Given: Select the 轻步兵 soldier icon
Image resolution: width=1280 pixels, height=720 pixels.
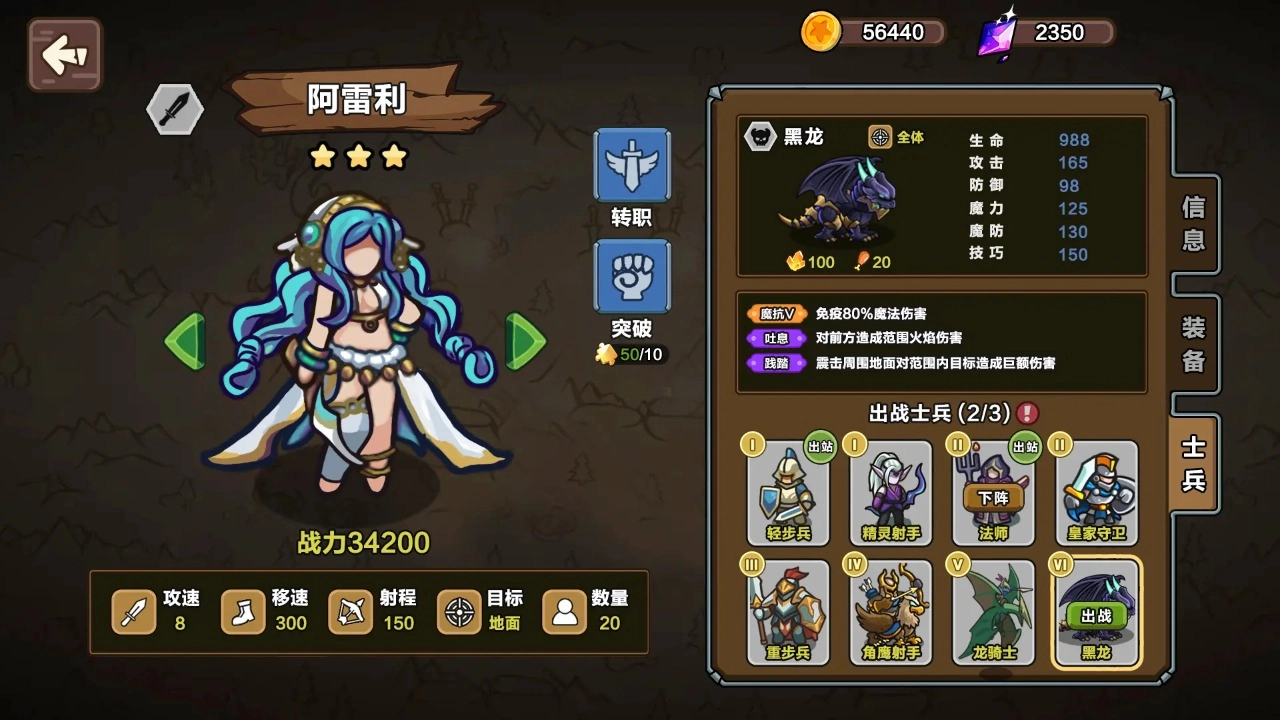Looking at the screenshot, I should coord(788,493).
